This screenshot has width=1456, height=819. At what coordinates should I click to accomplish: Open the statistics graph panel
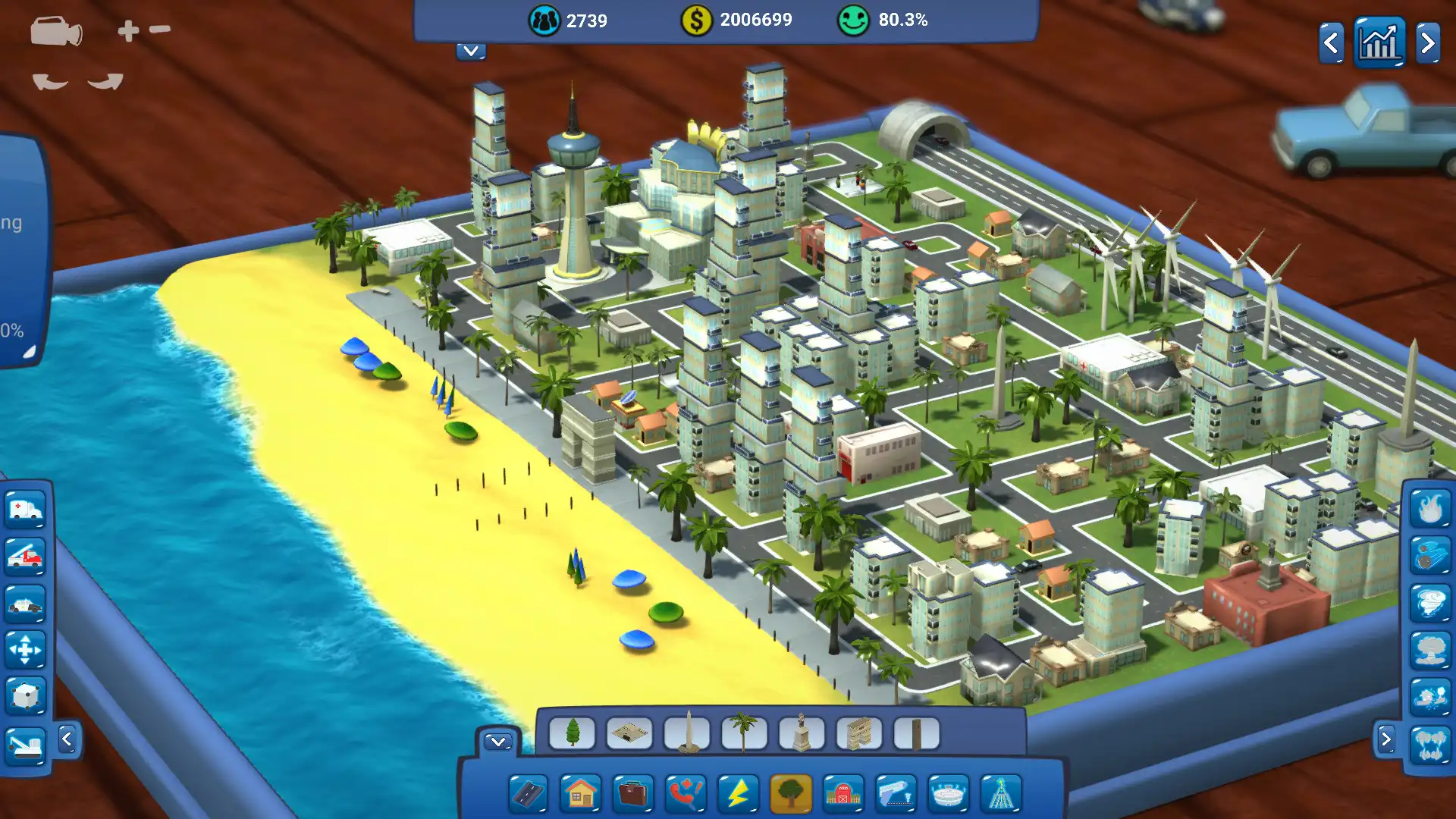(1380, 42)
